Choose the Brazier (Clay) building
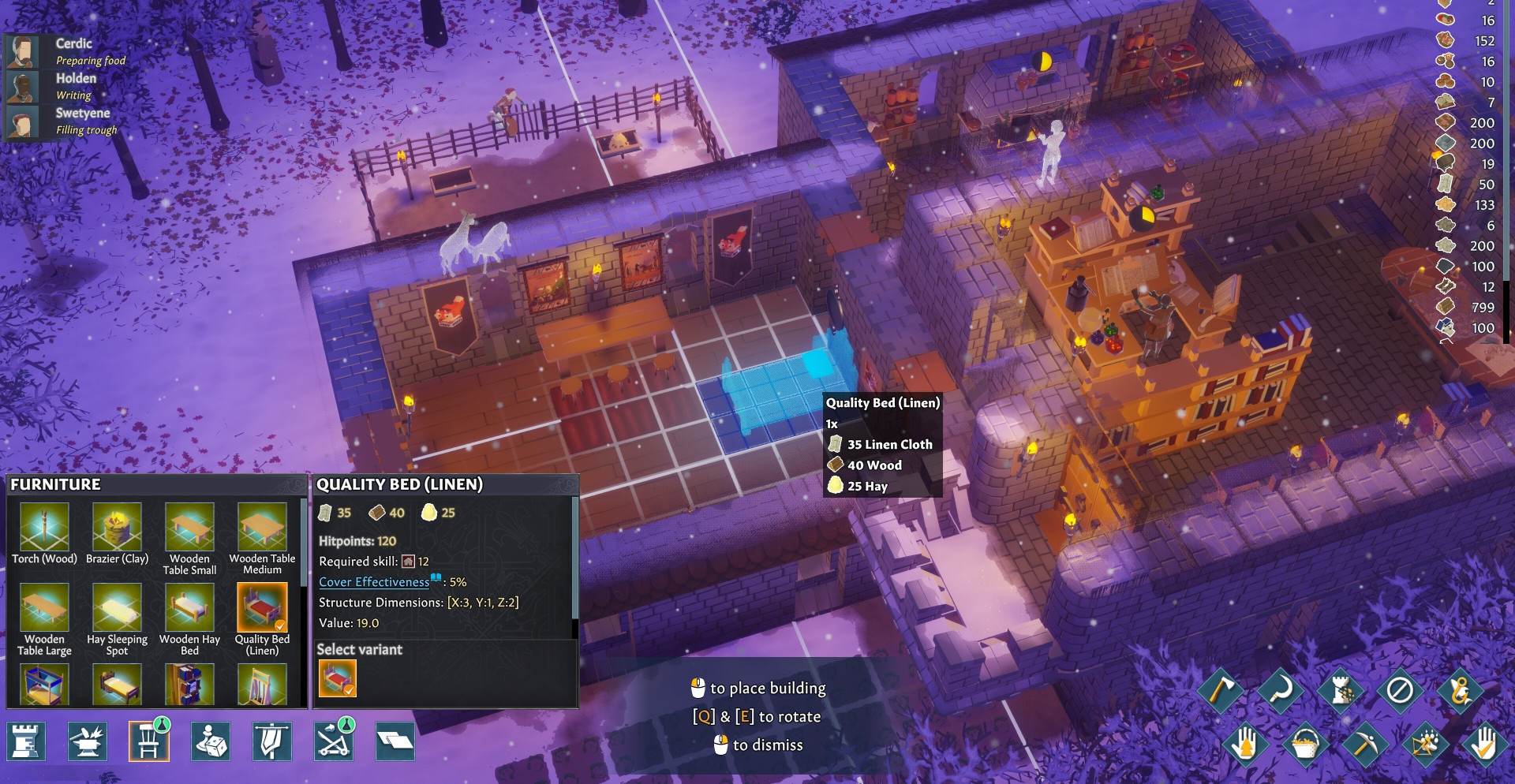Screen dimensions: 1515x784 [x=117, y=528]
